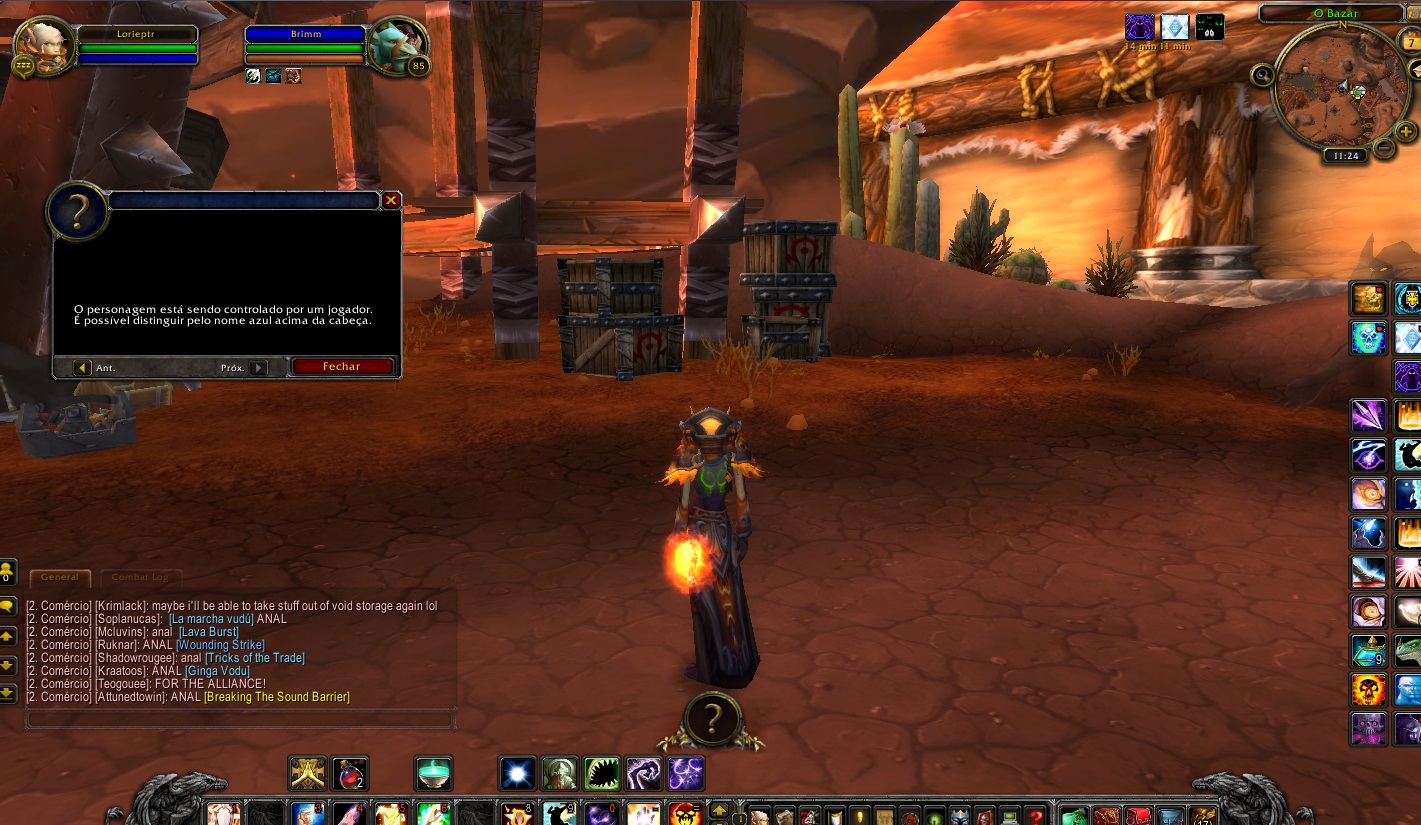1421x825 pixels.
Task: Click the Brimm target portrait
Action: [x=397, y=43]
